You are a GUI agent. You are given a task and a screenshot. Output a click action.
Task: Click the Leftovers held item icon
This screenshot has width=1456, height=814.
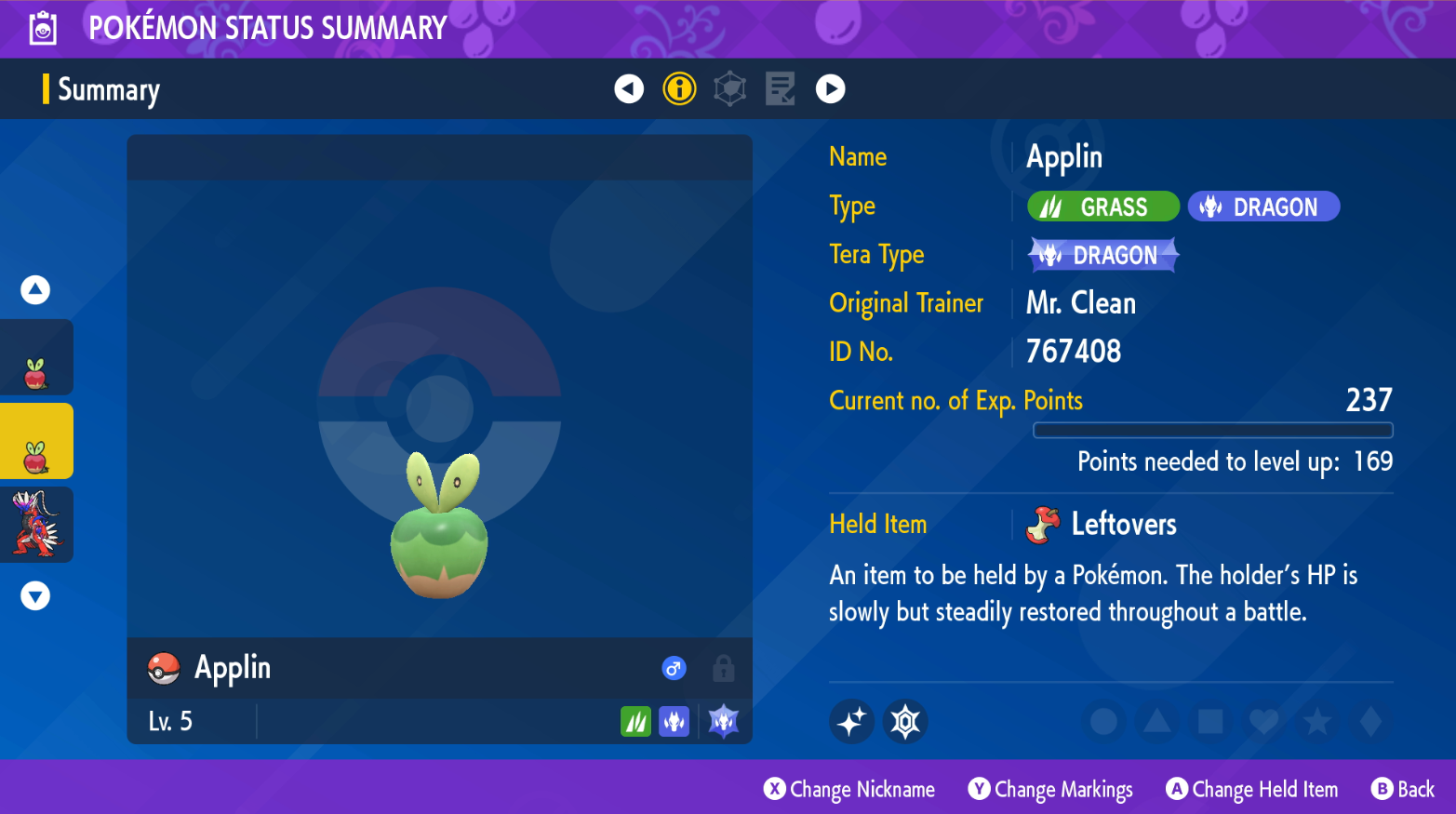tap(1042, 524)
